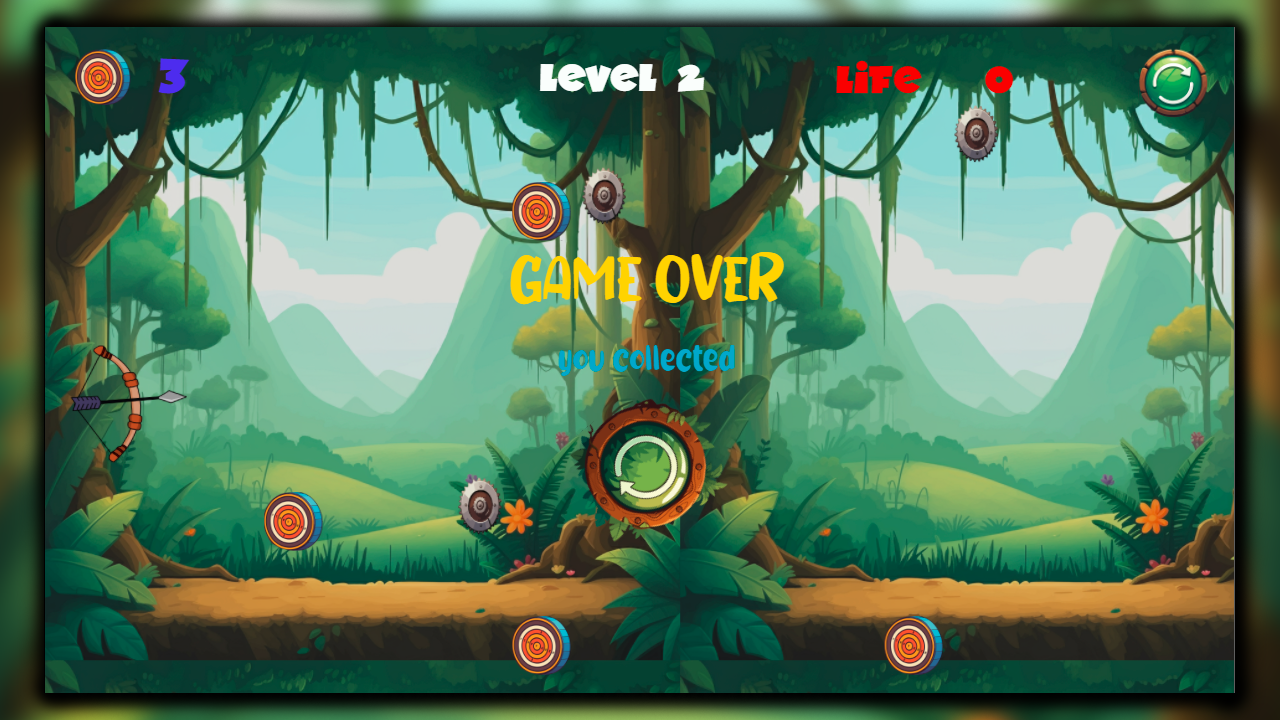Click the restart icon in the top-right corner

[x=1172, y=82]
